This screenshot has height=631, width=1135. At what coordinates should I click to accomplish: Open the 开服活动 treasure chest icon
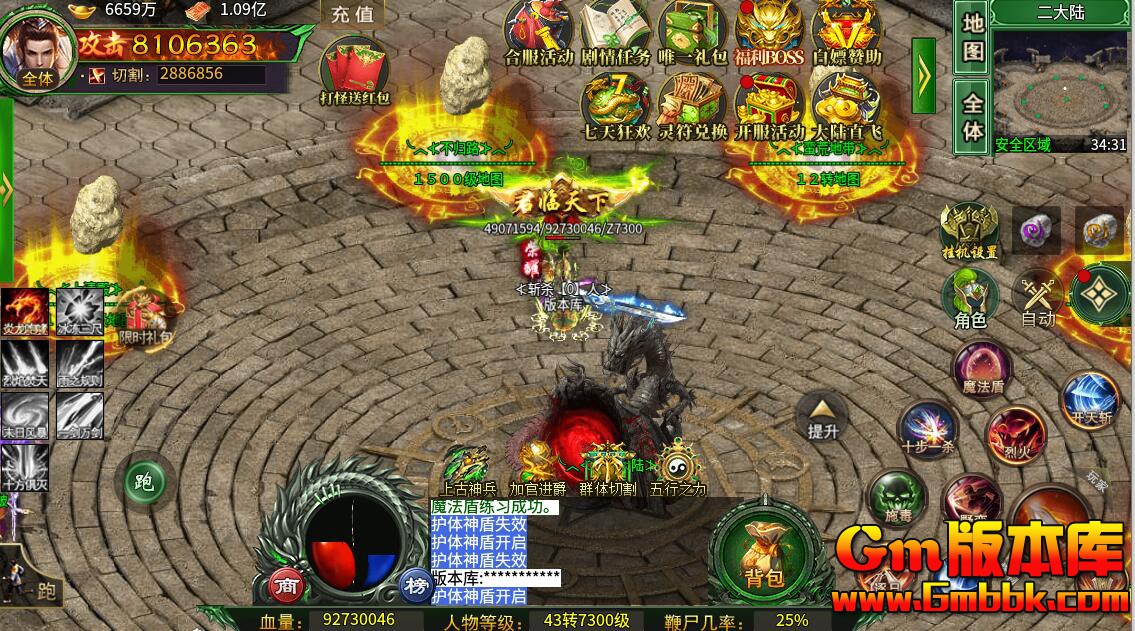point(769,103)
